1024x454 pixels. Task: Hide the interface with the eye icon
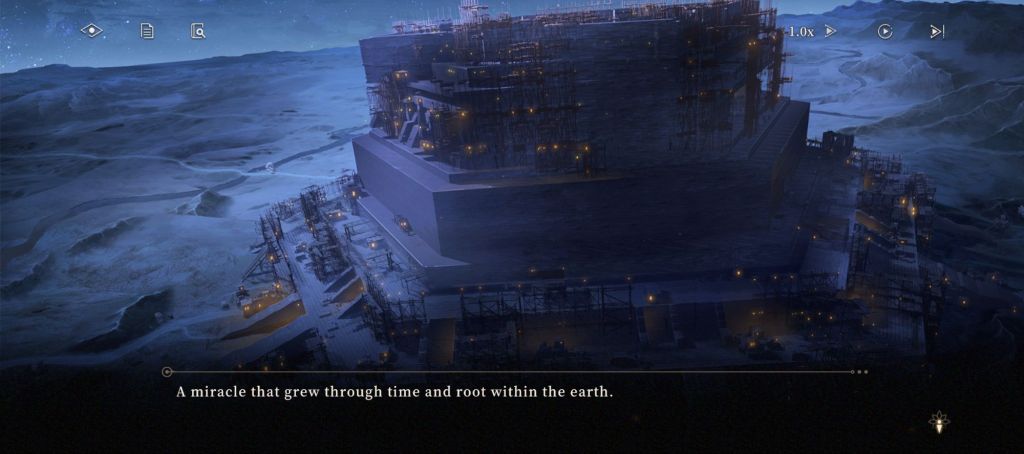(92, 31)
